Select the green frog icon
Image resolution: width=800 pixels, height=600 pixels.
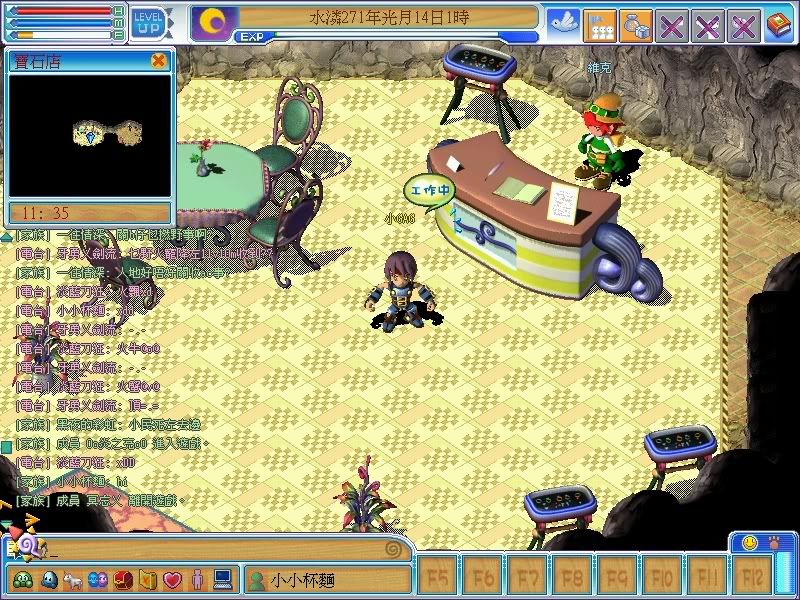click(x=22, y=579)
